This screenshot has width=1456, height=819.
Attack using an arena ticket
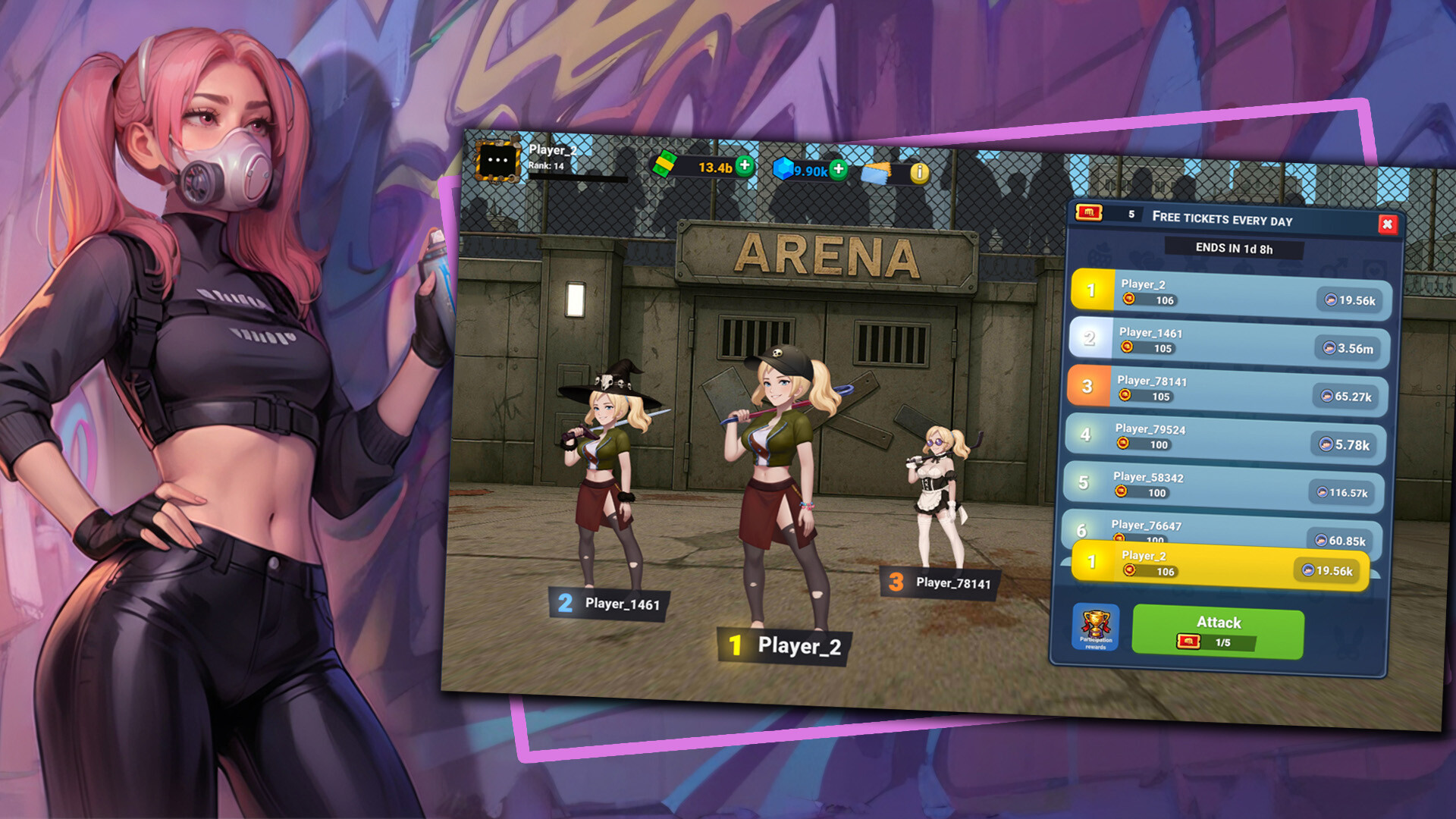pyautogui.click(x=1218, y=631)
